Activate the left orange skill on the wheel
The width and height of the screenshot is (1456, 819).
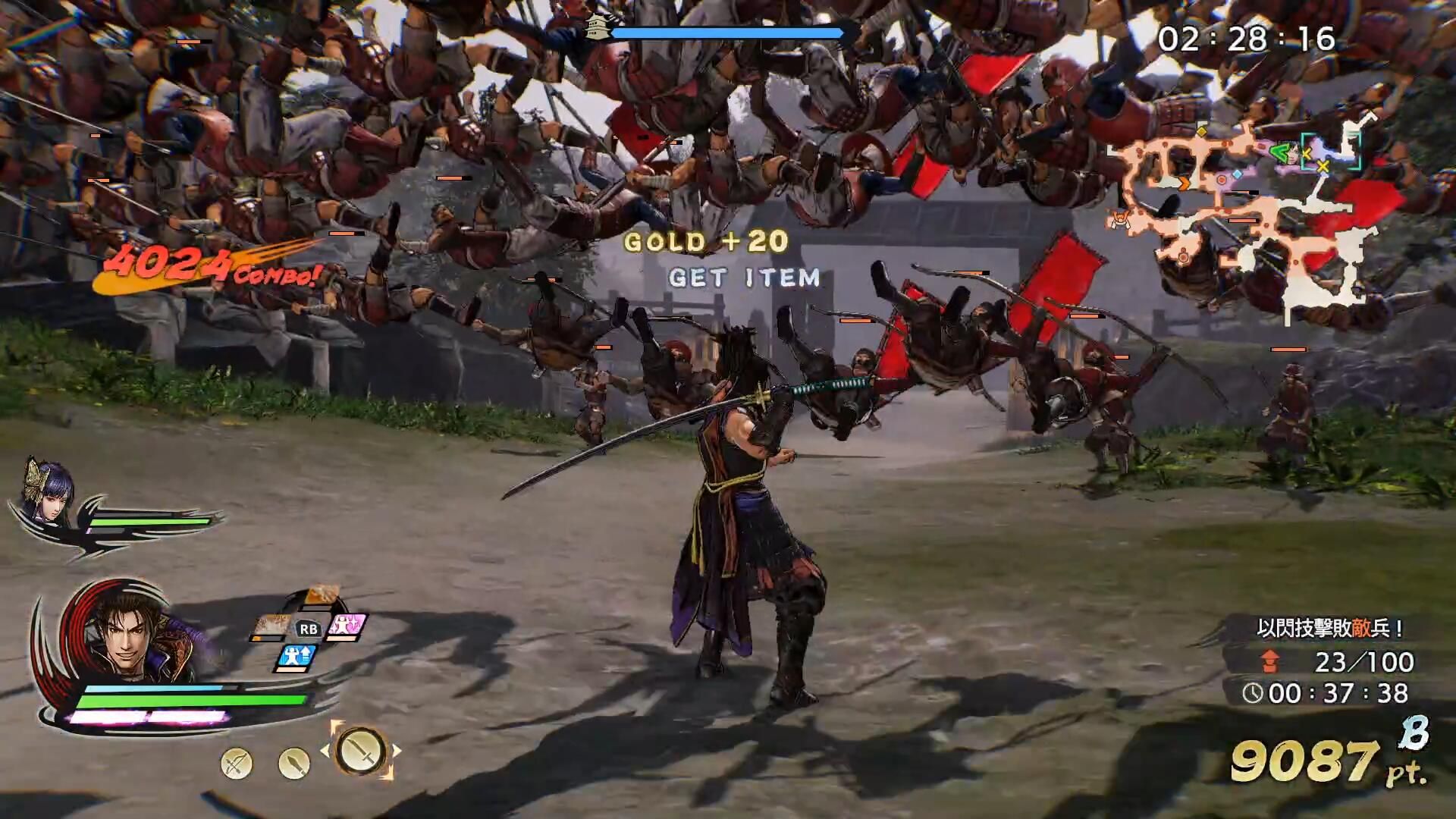point(270,628)
